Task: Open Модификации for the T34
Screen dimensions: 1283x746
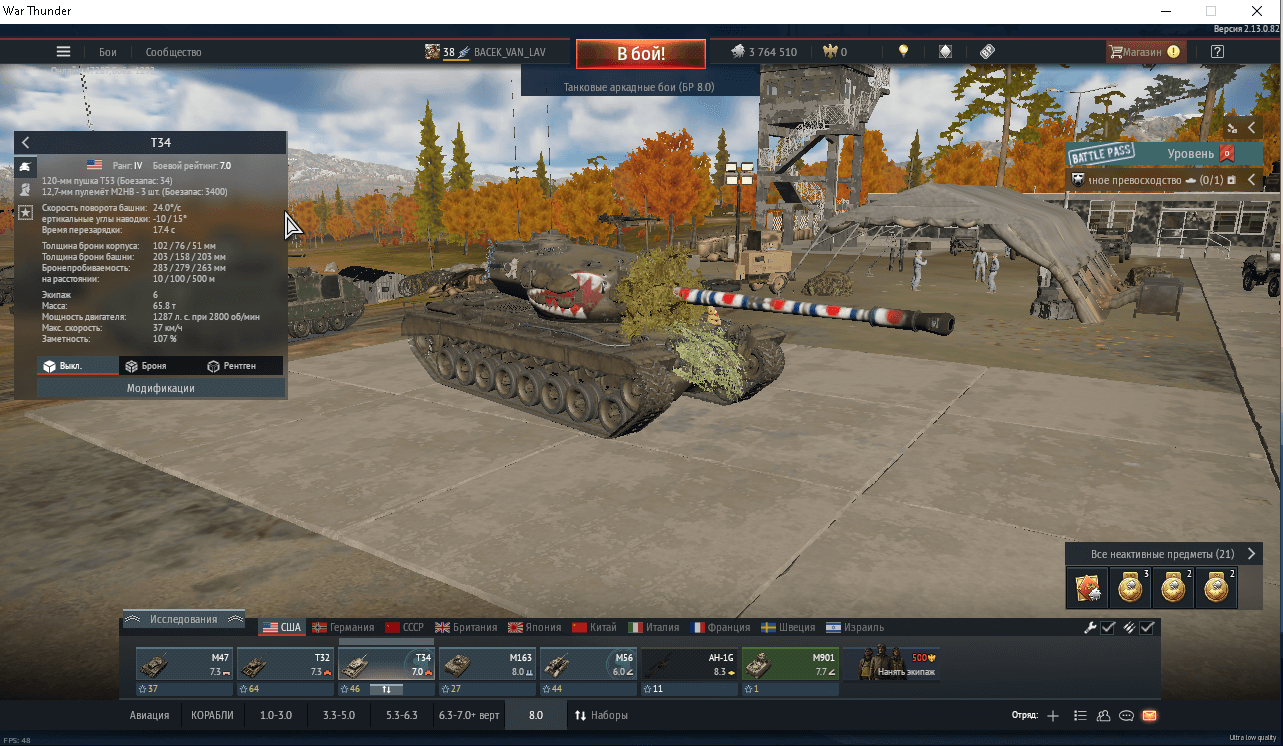Action: (x=160, y=388)
